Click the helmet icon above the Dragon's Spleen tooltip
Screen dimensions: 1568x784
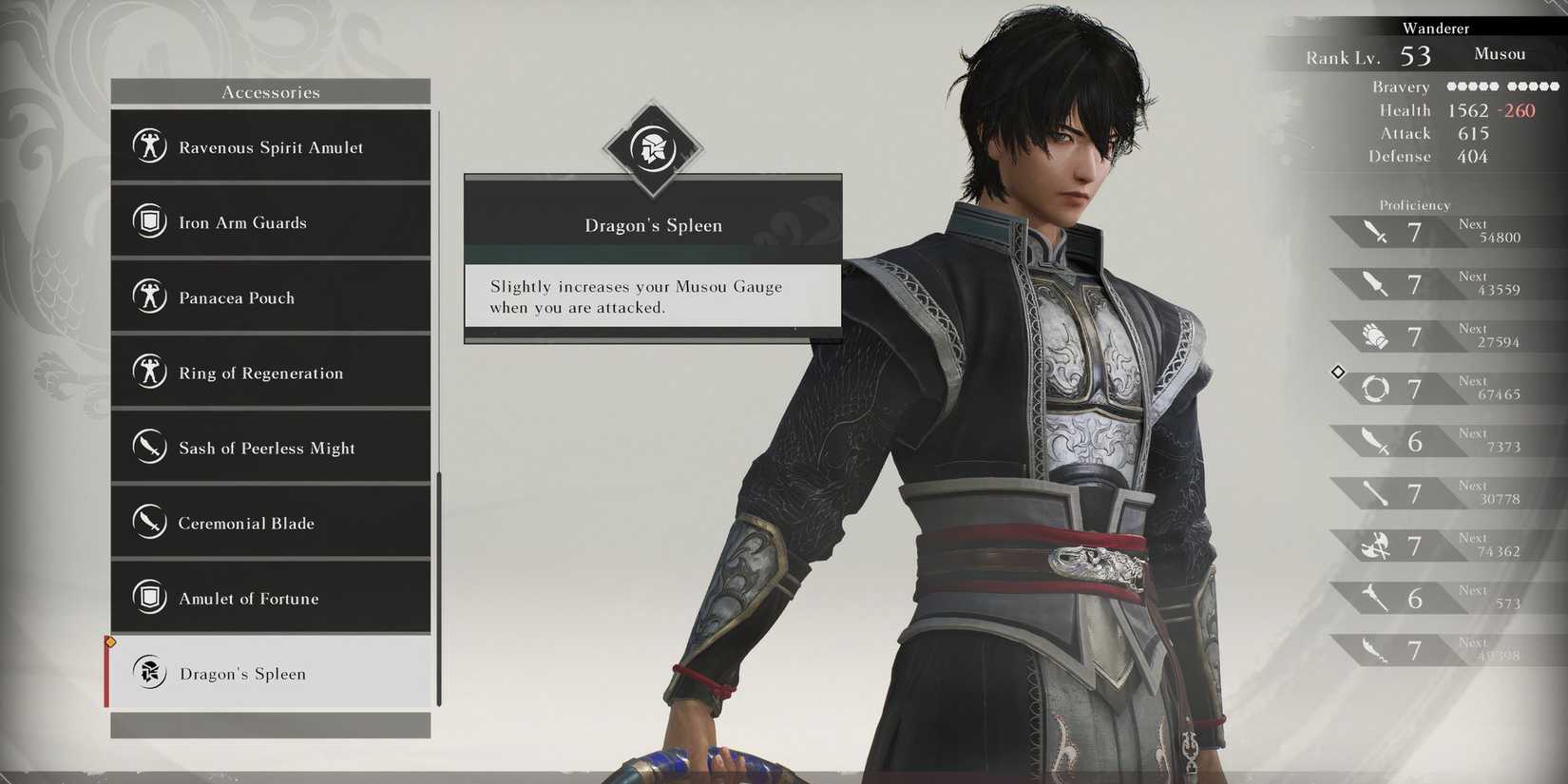tap(653, 149)
